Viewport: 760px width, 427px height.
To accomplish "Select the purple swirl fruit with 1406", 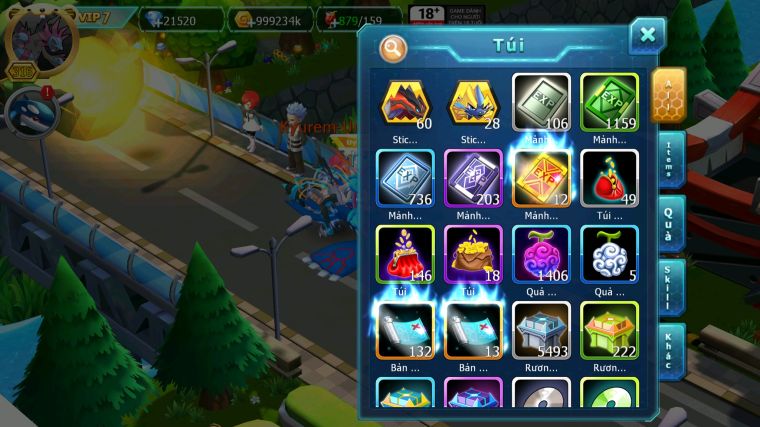I will click(x=541, y=254).
